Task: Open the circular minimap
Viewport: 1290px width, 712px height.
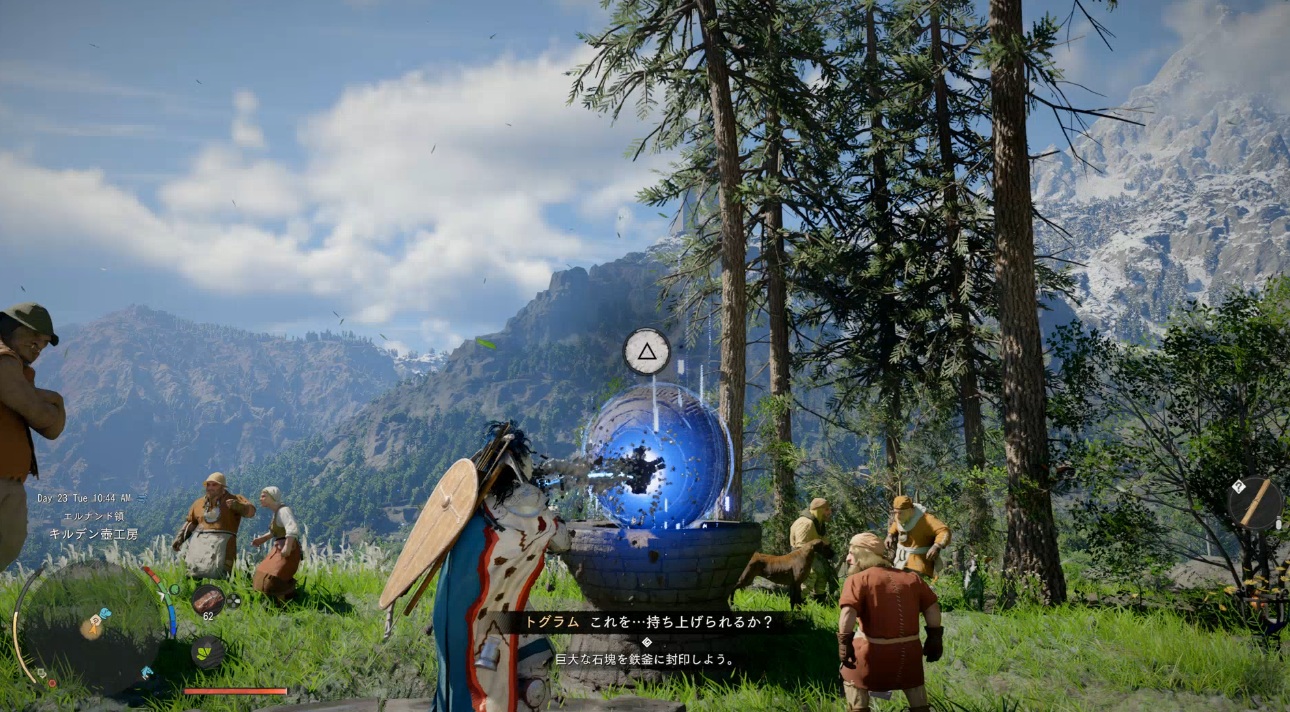Action: pos(89,627)
